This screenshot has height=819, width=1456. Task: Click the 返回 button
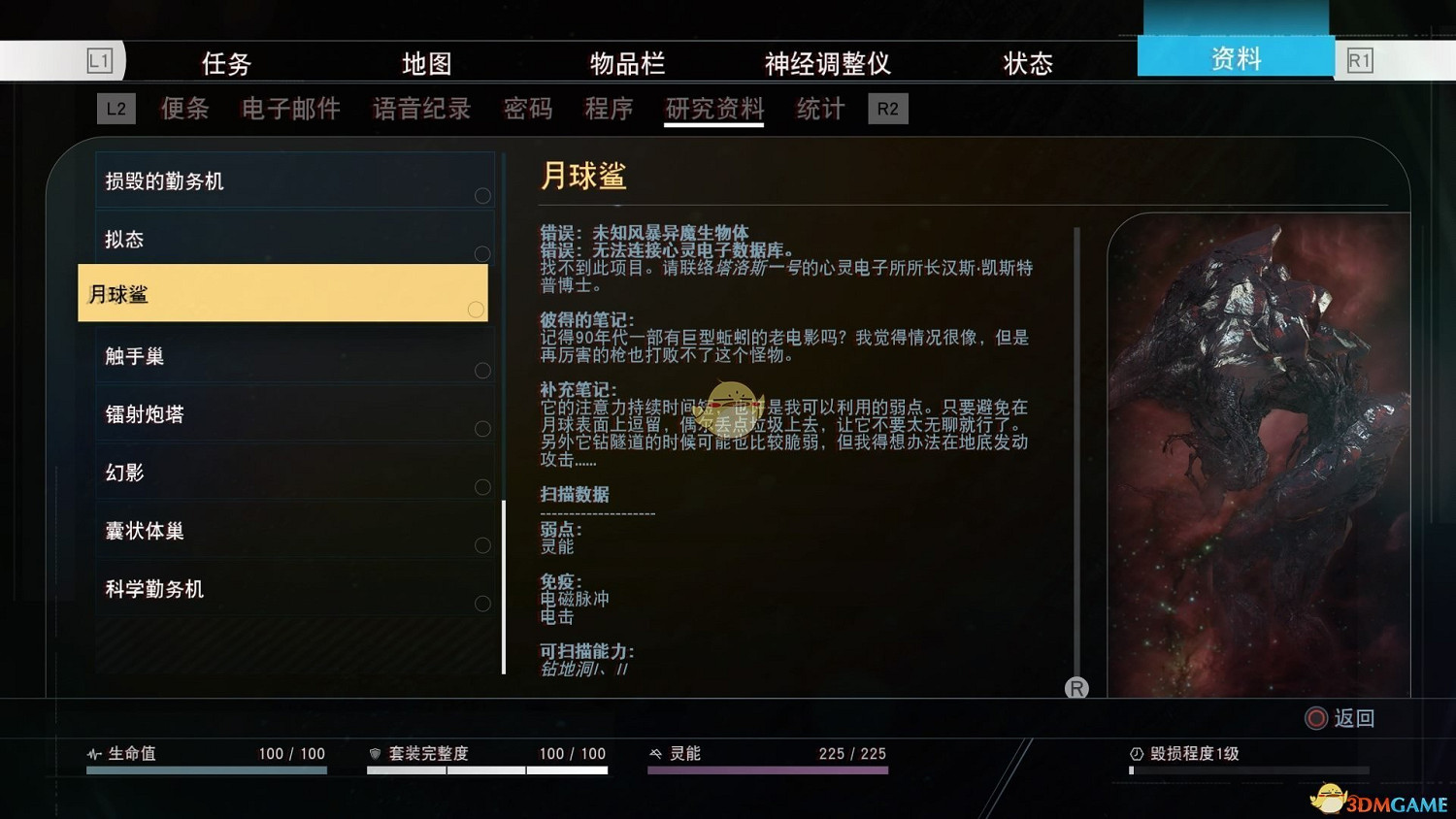coord(1356,719)
